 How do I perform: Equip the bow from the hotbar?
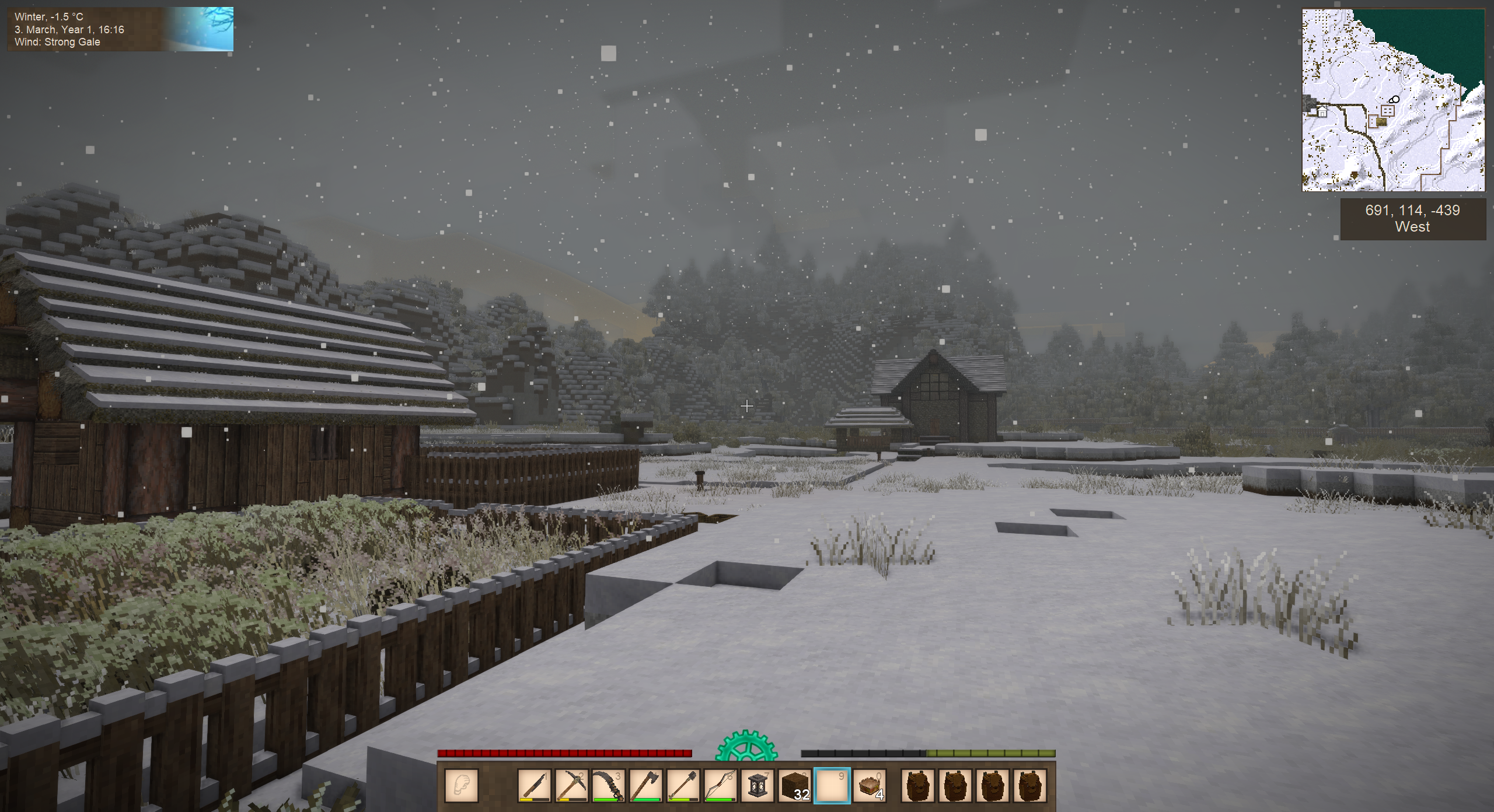click(721, 785)
